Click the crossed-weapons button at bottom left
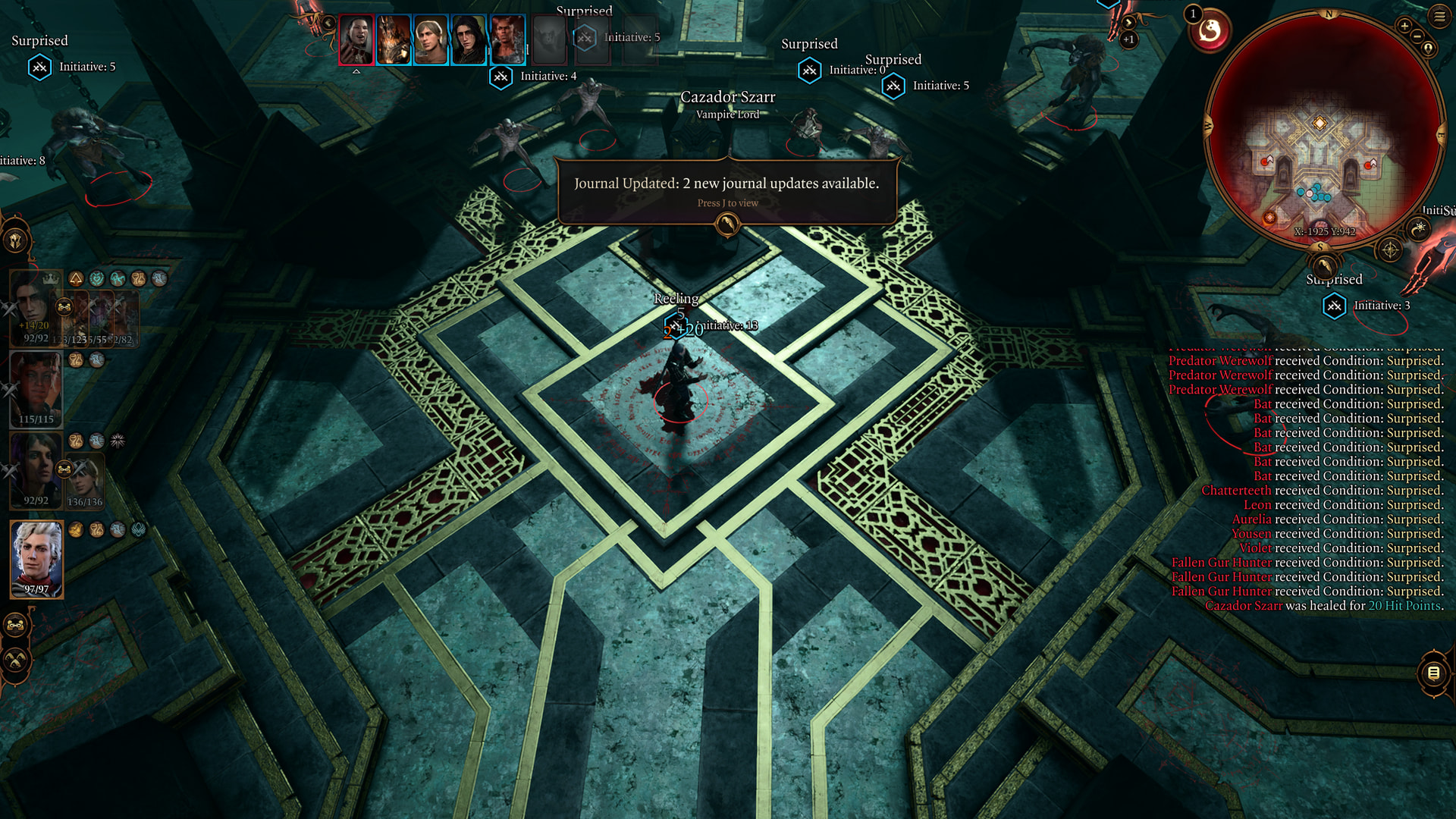 15,660
